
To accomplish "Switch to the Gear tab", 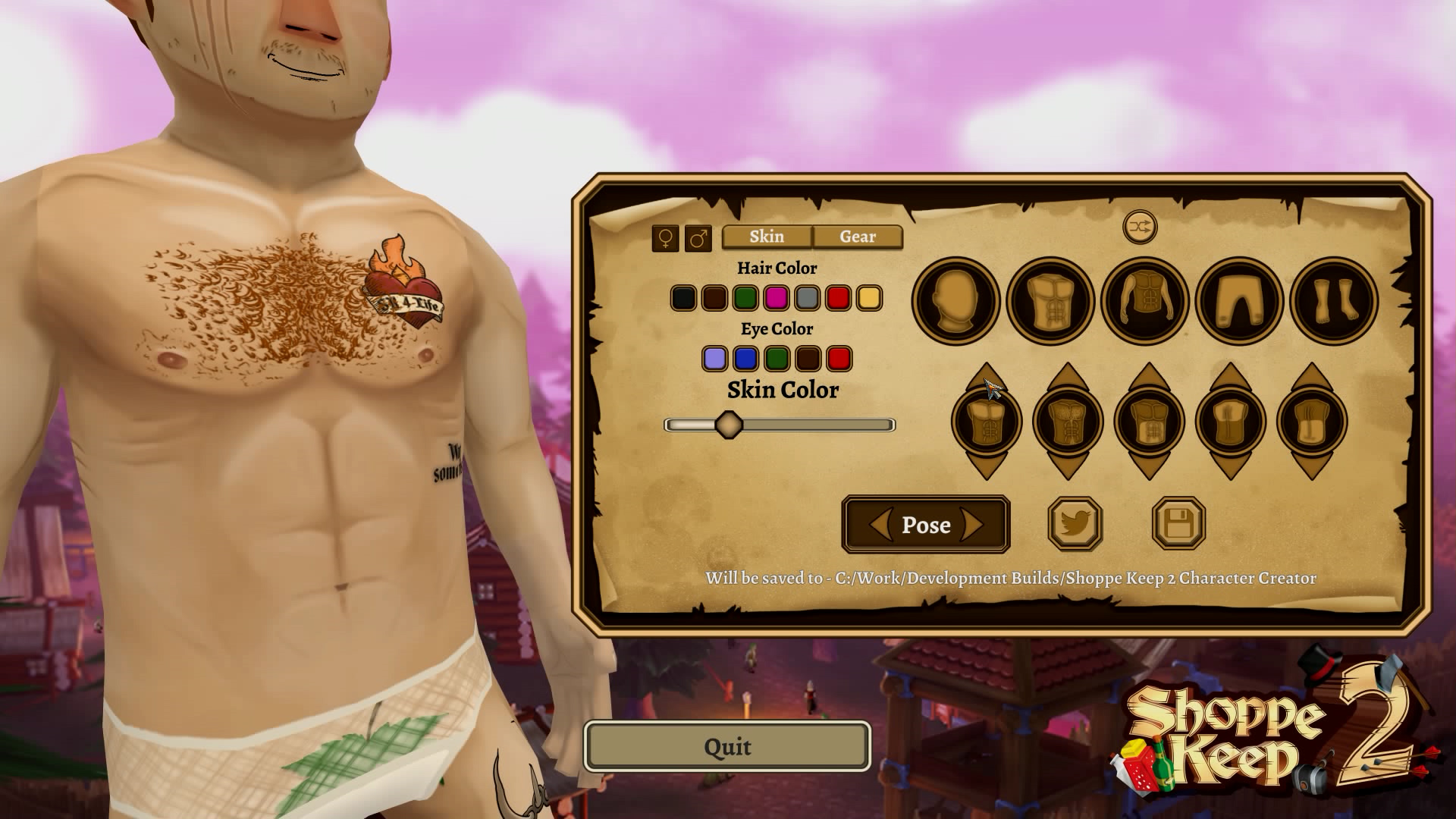I will 858,237.
